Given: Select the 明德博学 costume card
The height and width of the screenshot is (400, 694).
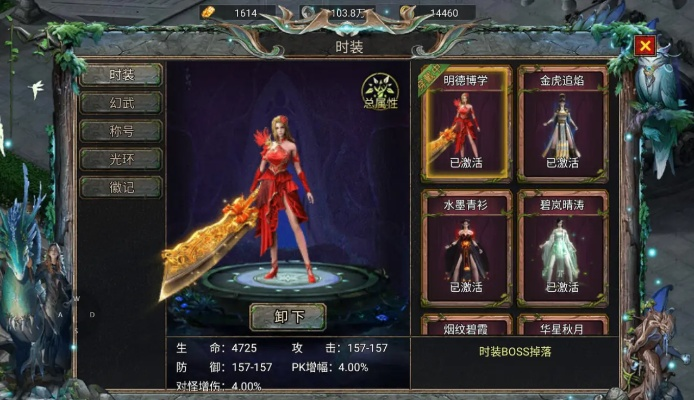Looking at the screenshot, I should pyautogui.click(x=466, y=123).
